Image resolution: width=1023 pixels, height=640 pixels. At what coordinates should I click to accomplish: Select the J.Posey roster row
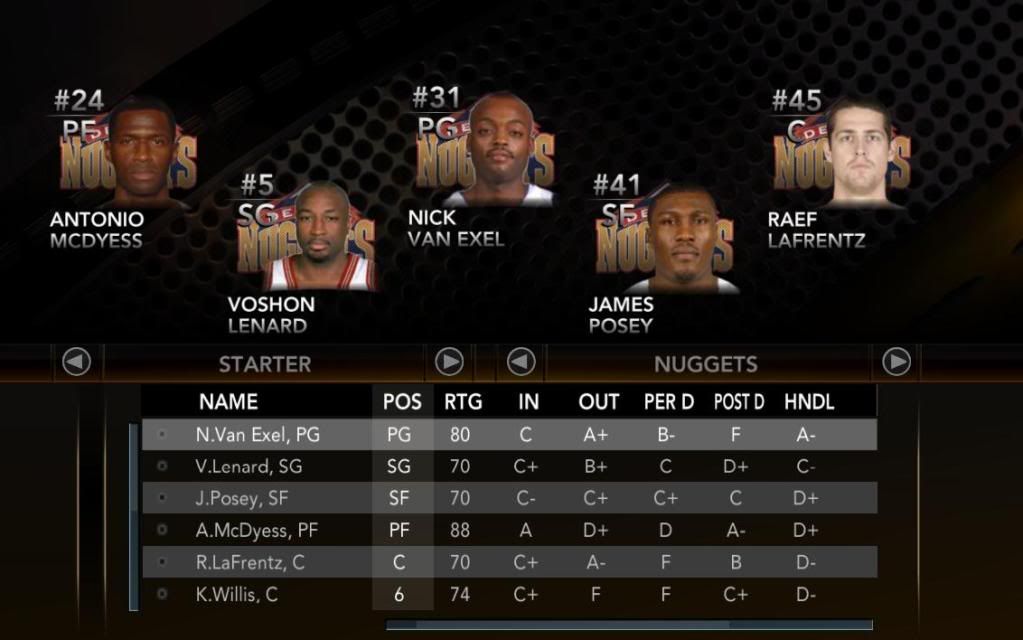[x=510, y=498]
